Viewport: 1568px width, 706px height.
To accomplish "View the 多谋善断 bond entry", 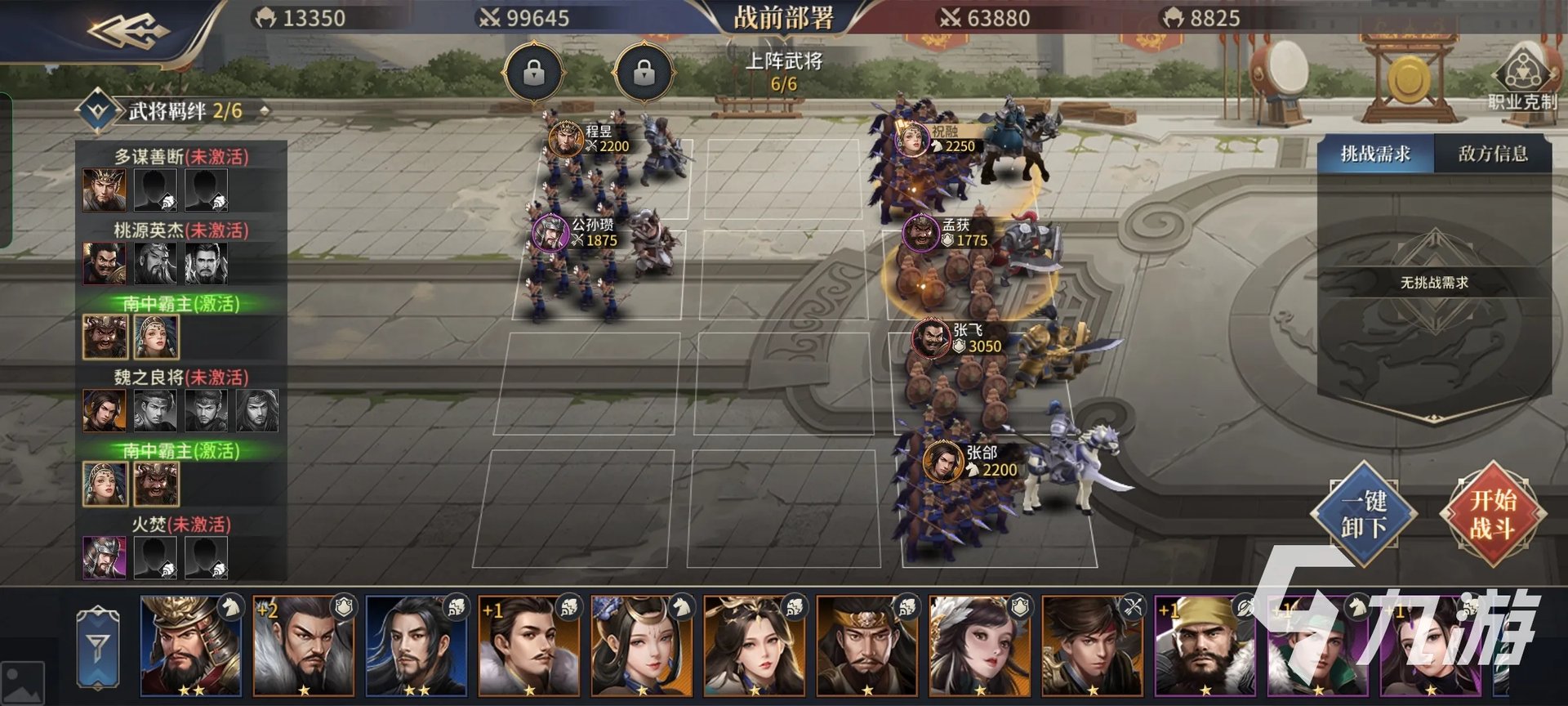I will pos(180,157).
